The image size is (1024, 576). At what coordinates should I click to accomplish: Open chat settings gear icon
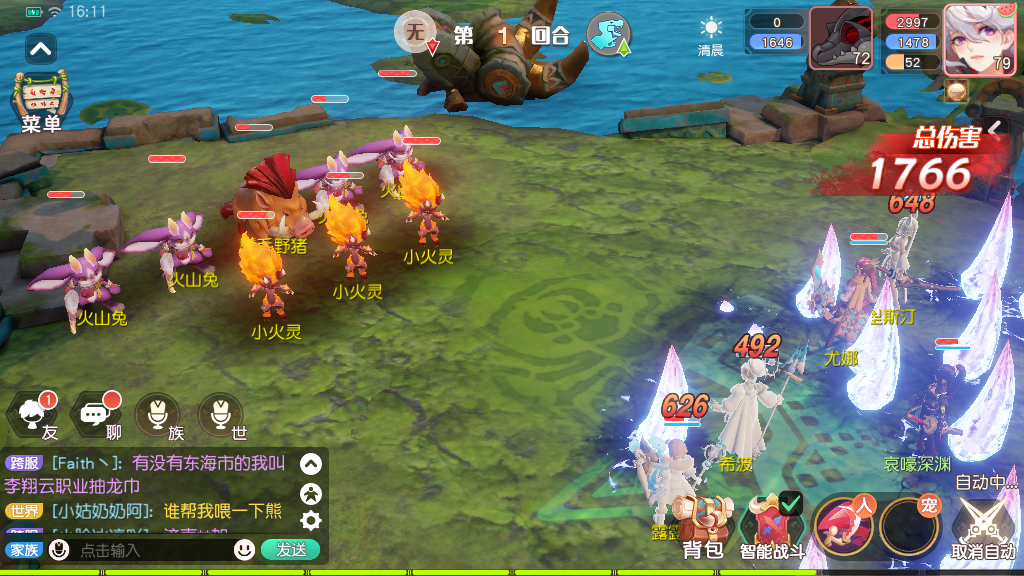311,520
